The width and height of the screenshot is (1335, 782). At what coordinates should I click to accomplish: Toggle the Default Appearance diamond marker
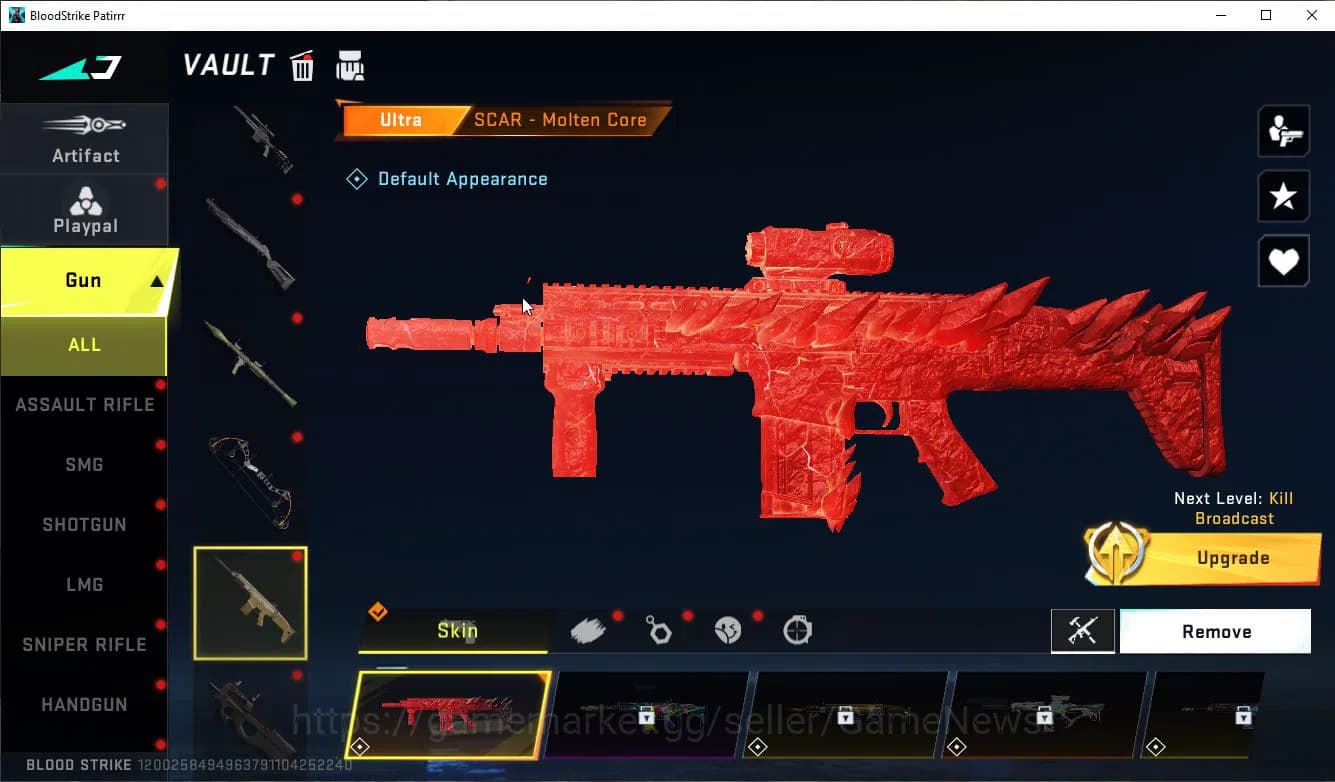pyautogui.click(x=357, y=178)
